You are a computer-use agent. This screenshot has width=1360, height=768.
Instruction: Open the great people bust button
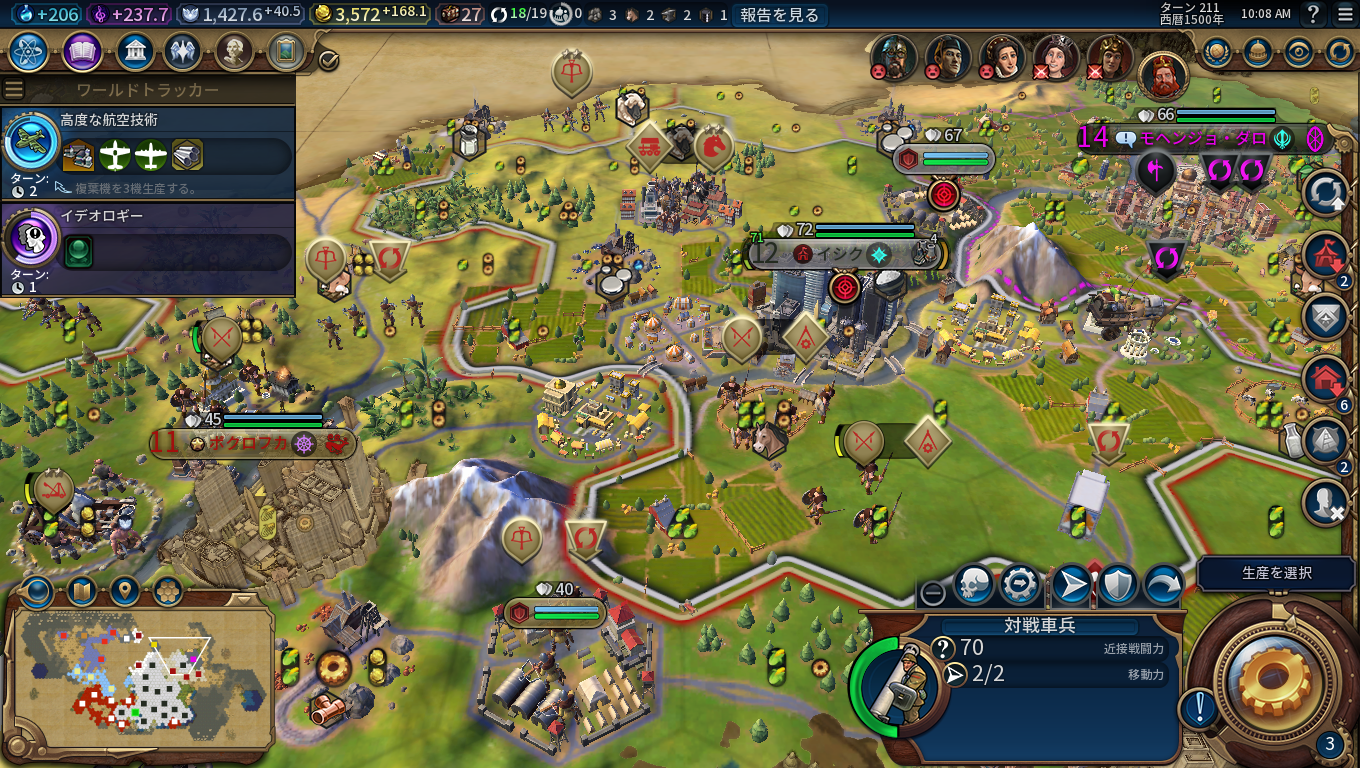point(233,51)
